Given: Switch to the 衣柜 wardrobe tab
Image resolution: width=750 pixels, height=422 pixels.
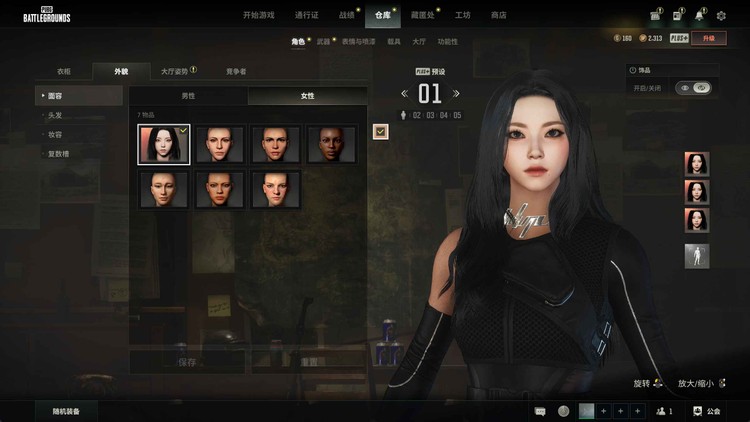Looking at the screenshot, I should (x=64, y=71).
